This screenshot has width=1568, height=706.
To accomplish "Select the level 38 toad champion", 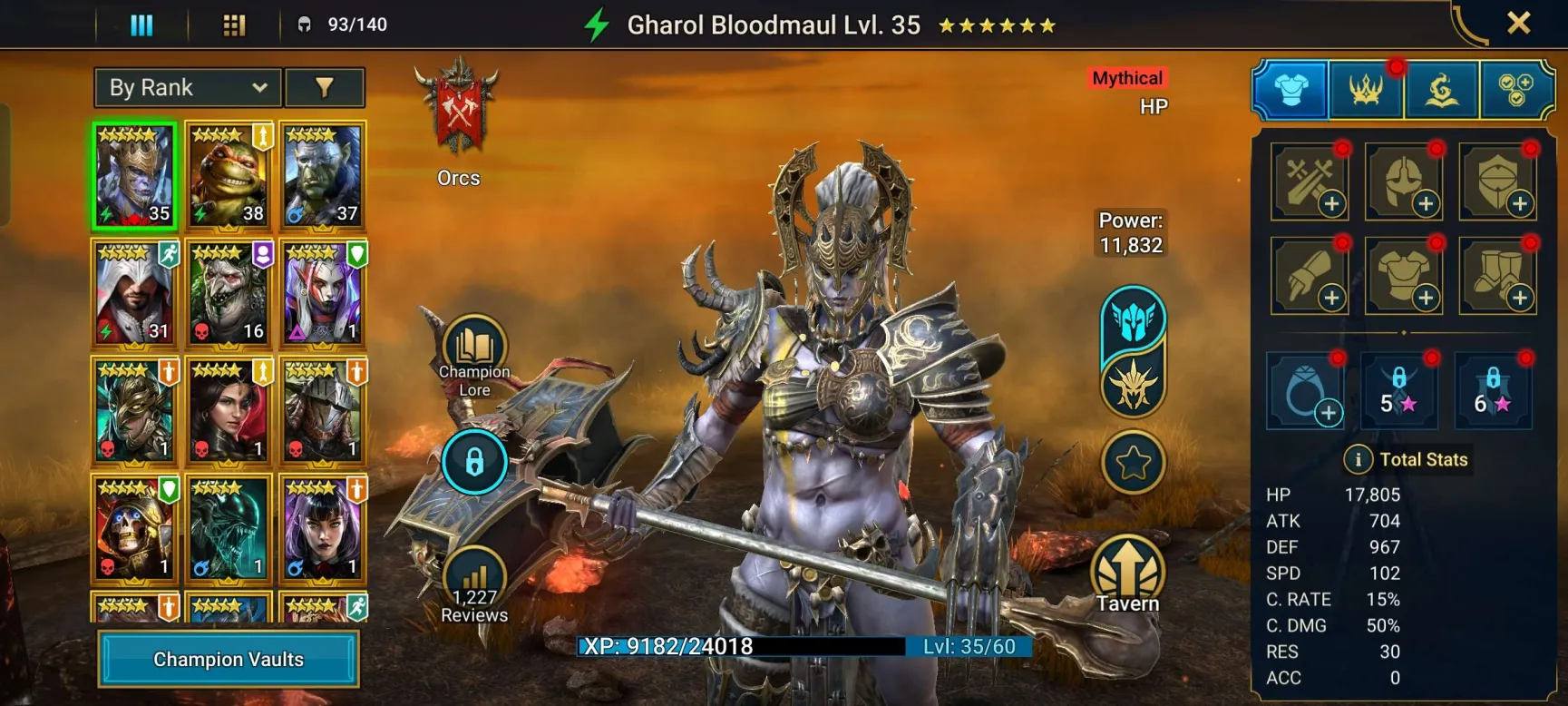I will [229, 175].
